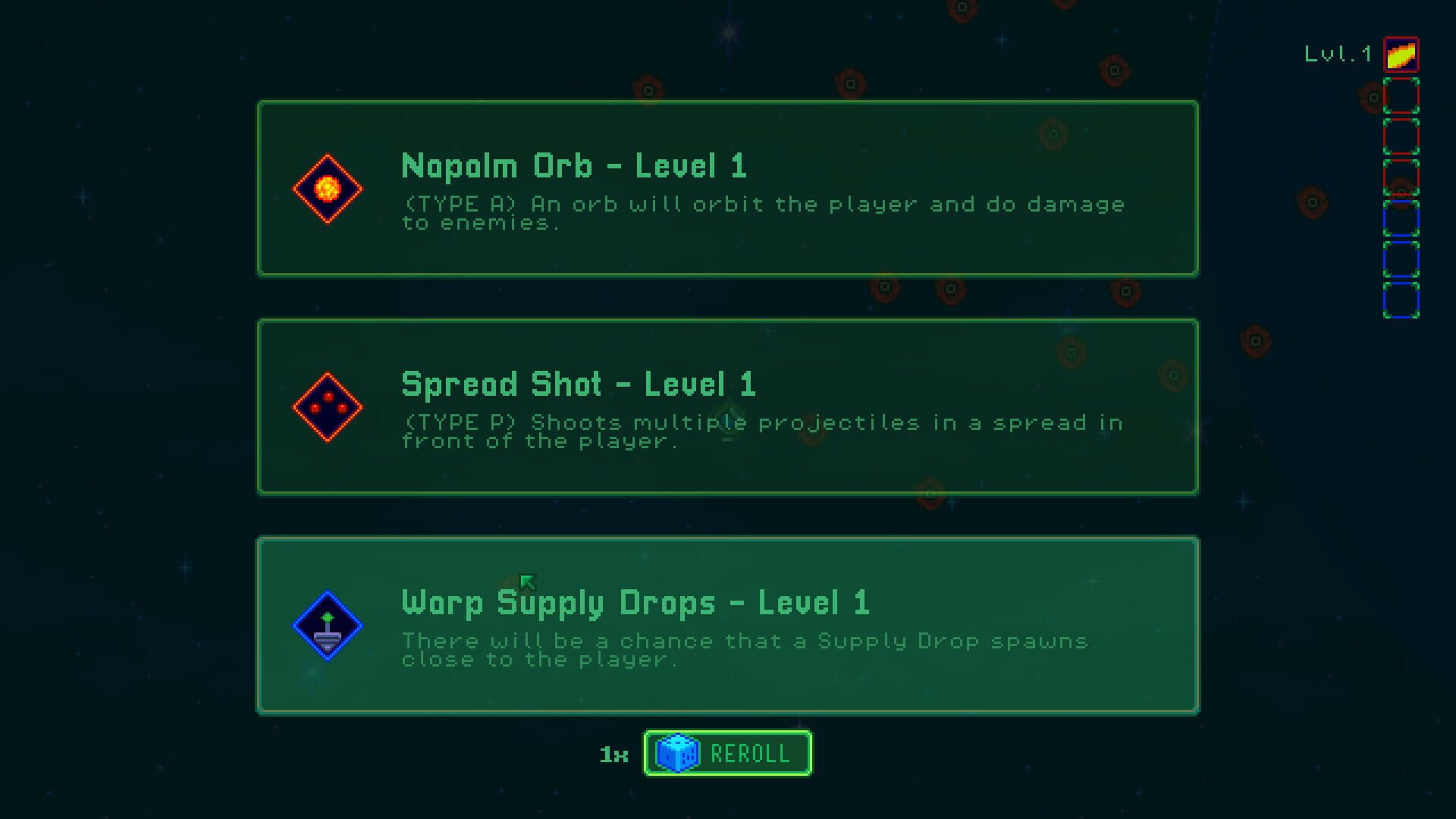
Task: Click the Napalm Orb - Level 1 title
Action: 573,166
